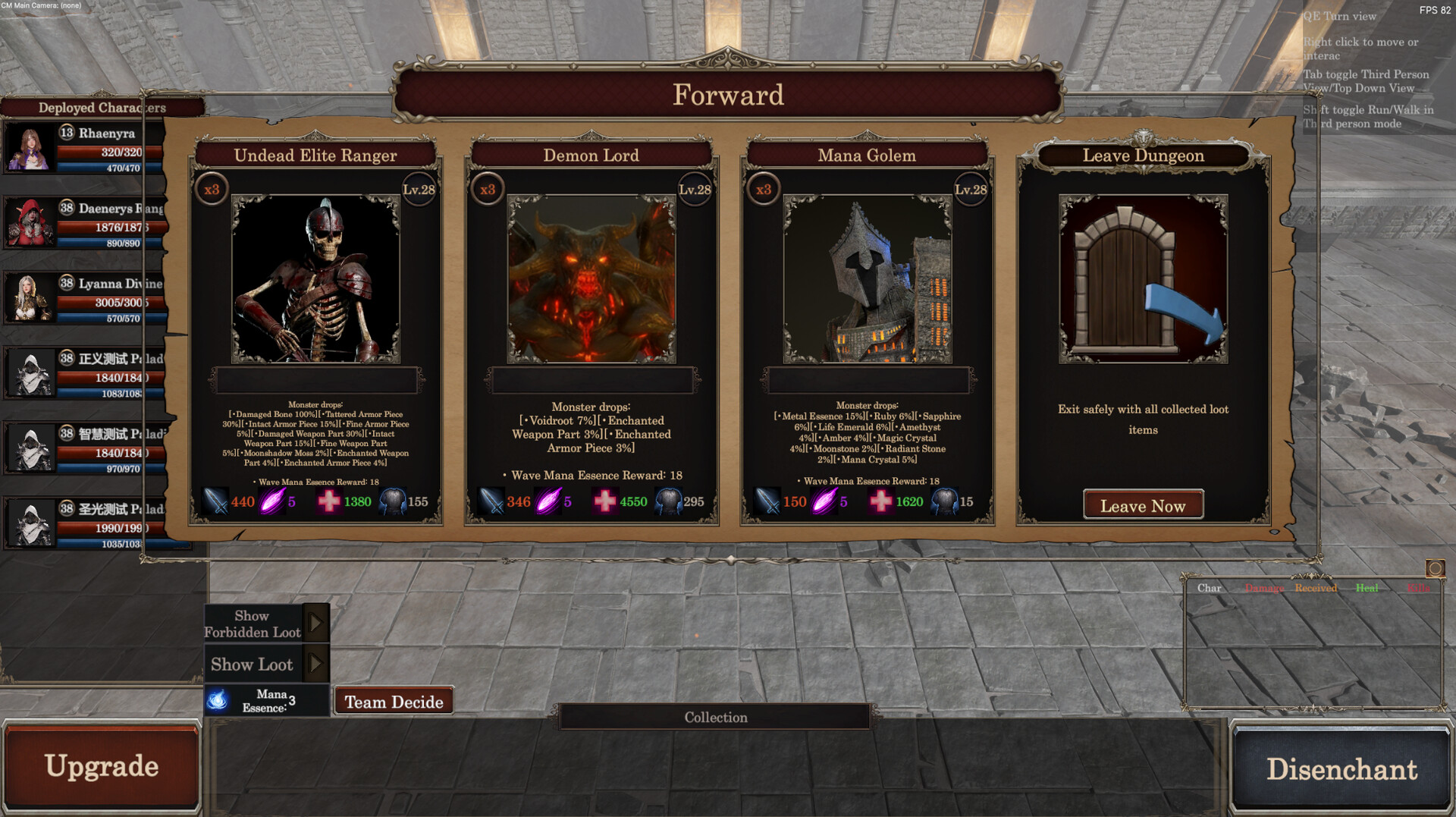
Task: Expand the Show Forbidden Loot panel
Action: (315, 624)
